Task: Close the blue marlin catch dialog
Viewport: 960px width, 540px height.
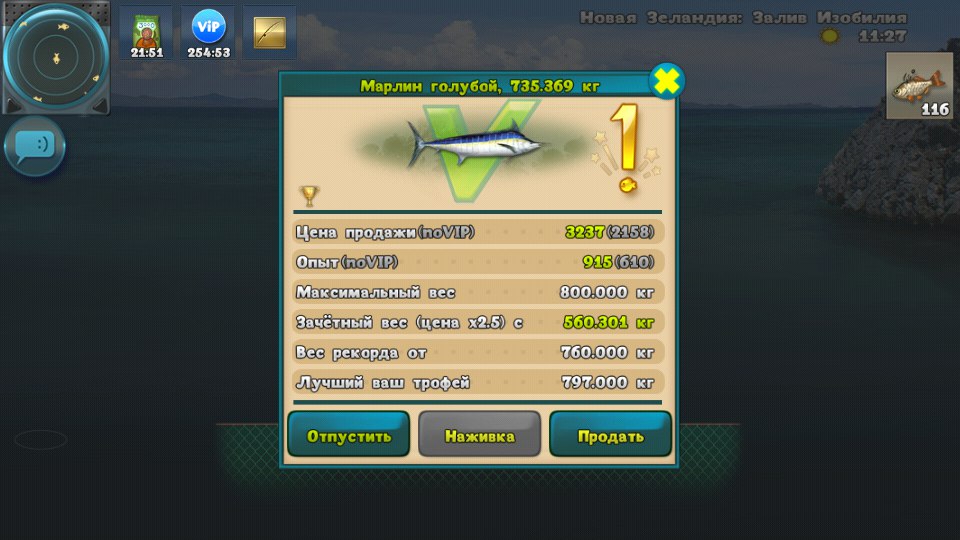Action: [666, 82]
